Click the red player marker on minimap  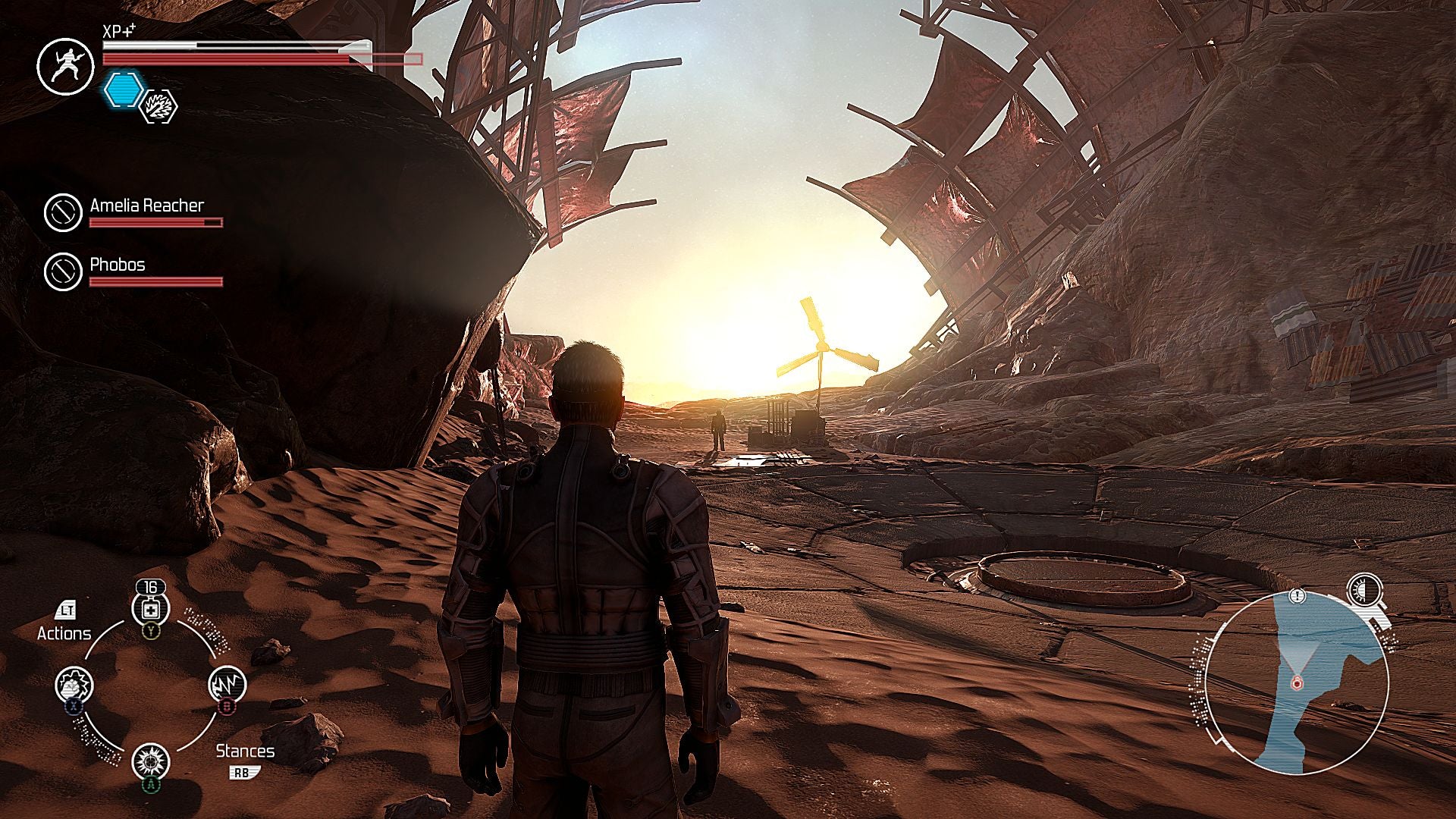click(1297, 683)
